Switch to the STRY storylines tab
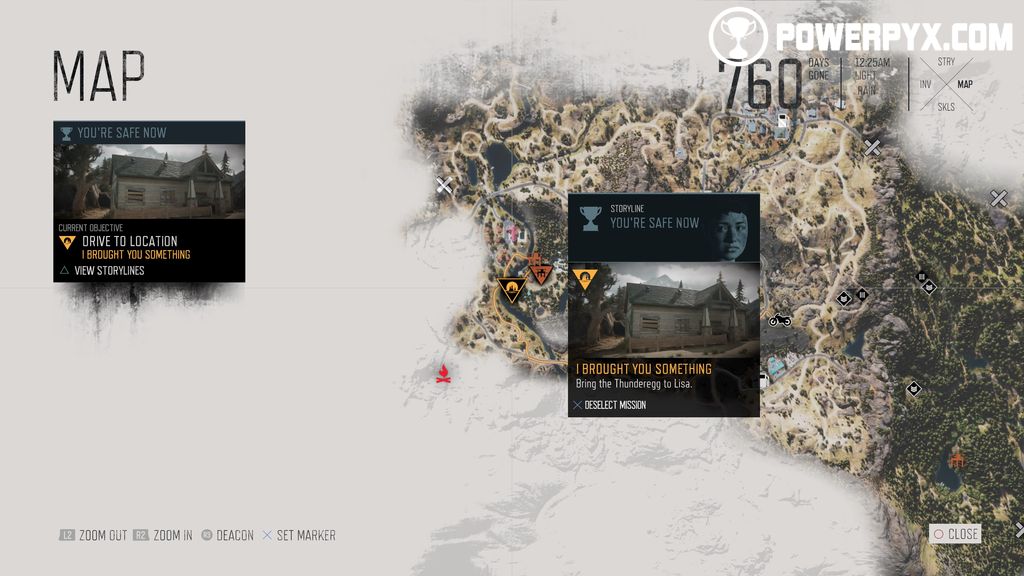The image size is (1024, 576). click(x=945, y=62)
